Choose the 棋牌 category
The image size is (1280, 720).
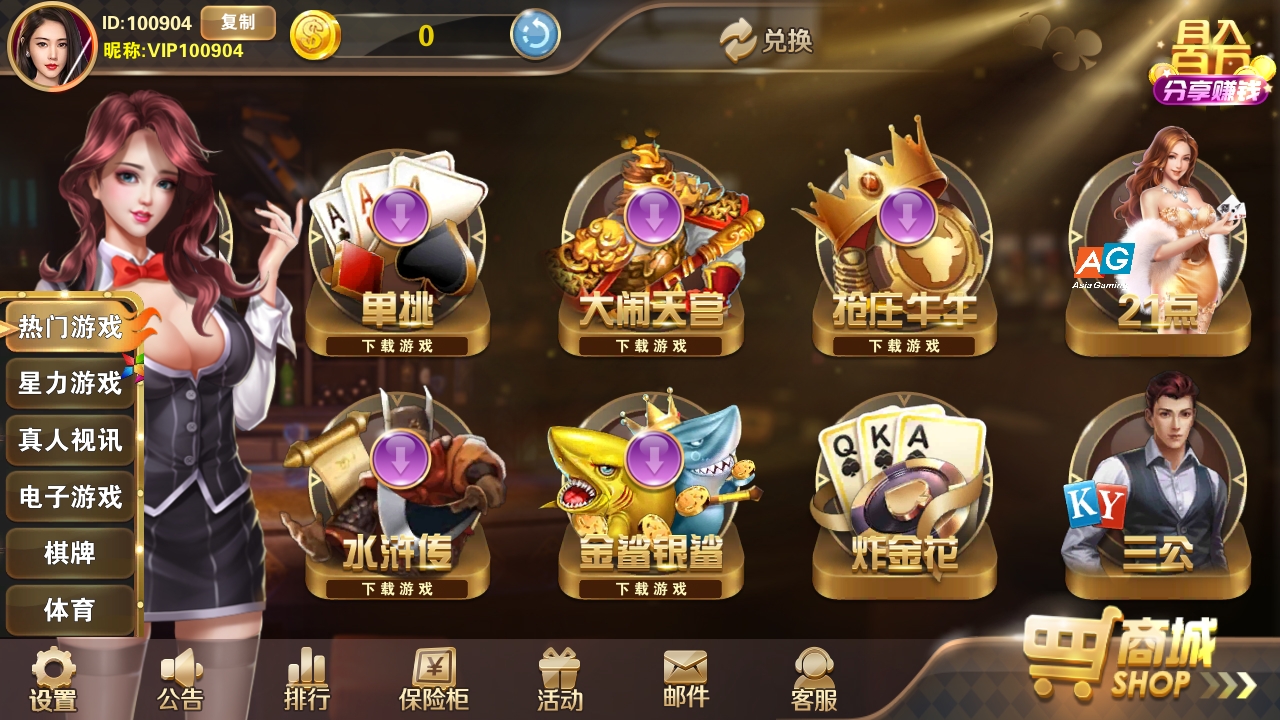coord(70,552)
